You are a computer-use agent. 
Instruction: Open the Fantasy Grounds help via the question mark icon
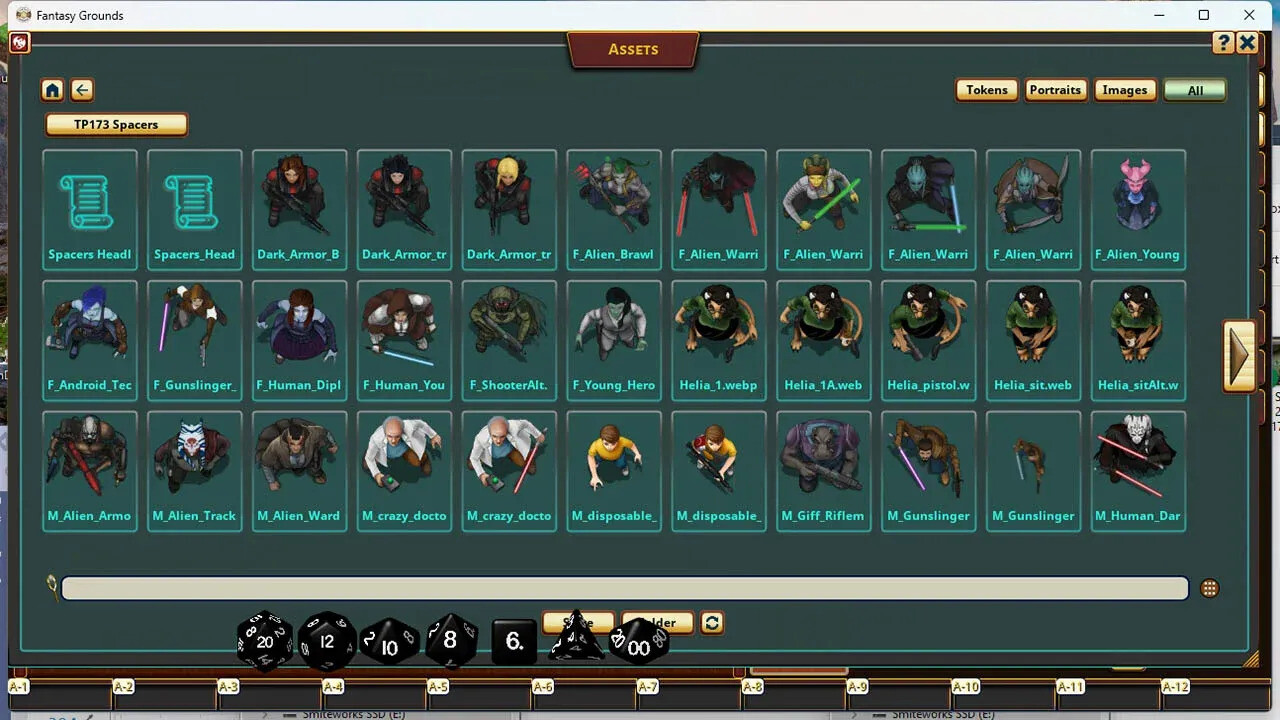point(1224,42)
